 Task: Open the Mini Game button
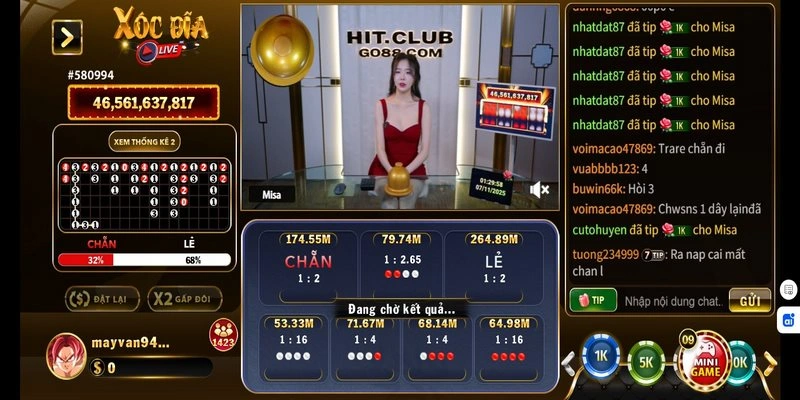point(705,358)
